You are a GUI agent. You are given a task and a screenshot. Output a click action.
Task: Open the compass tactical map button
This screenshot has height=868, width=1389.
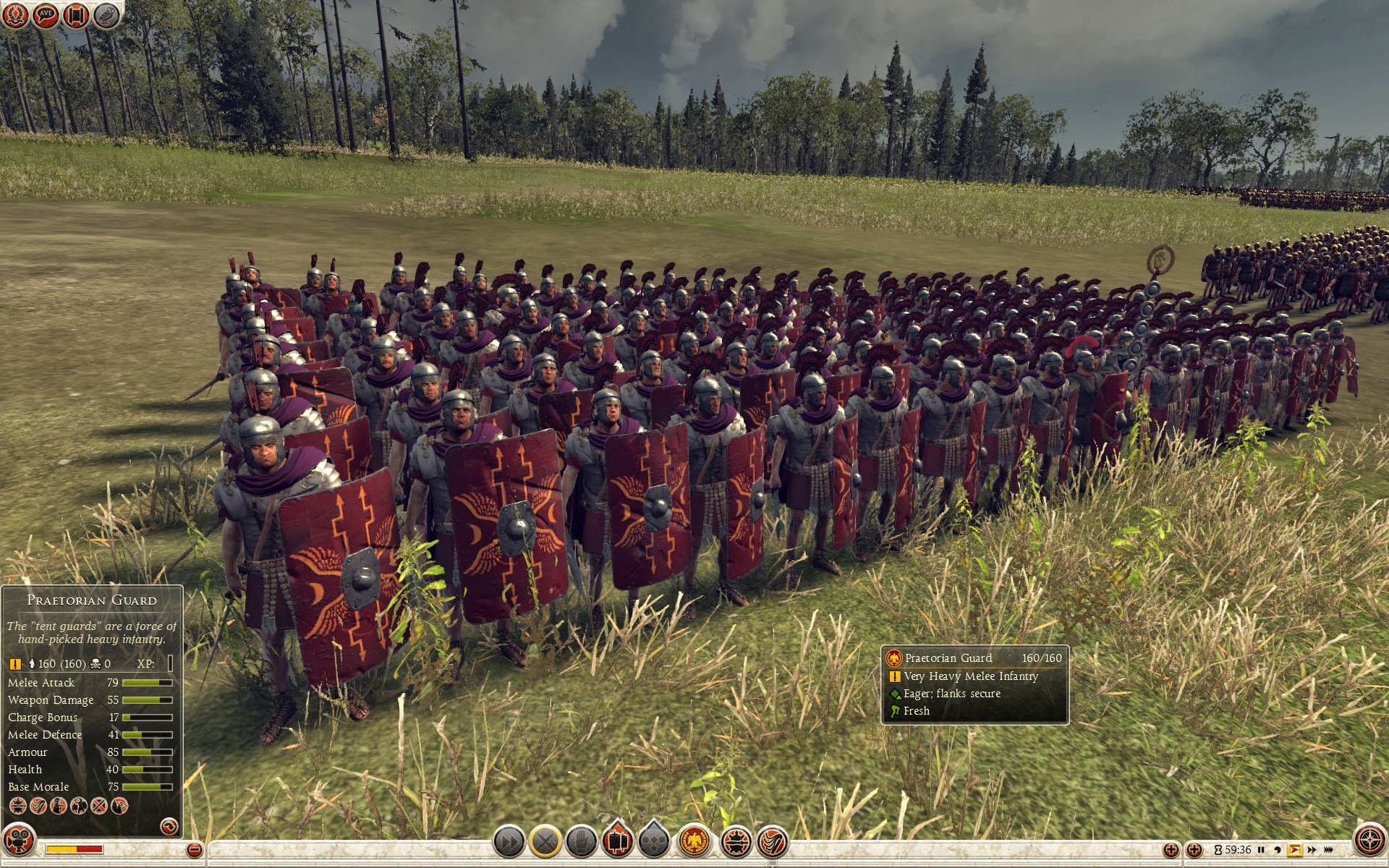[1369, 841]
